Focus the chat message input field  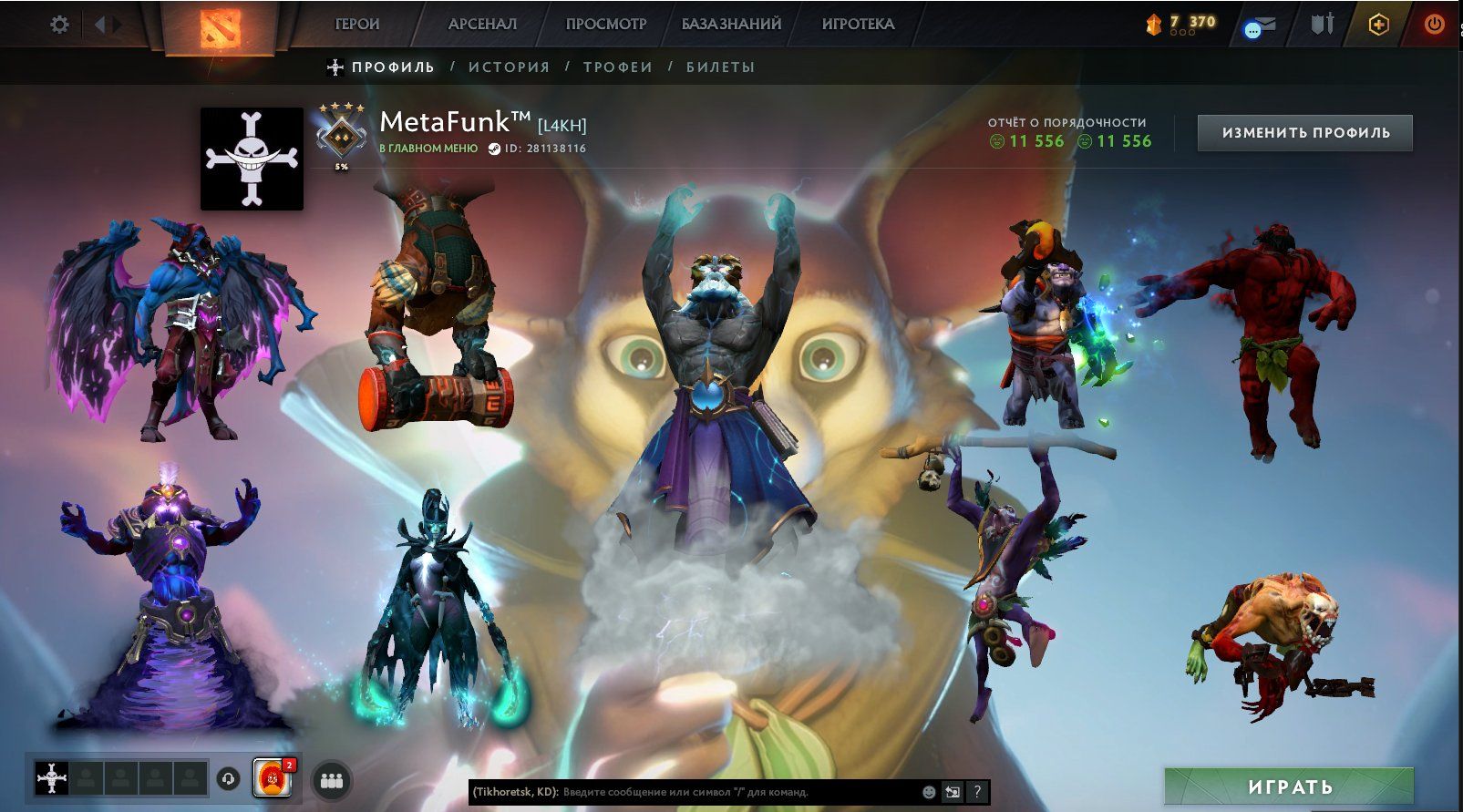[x=738, y=792]
